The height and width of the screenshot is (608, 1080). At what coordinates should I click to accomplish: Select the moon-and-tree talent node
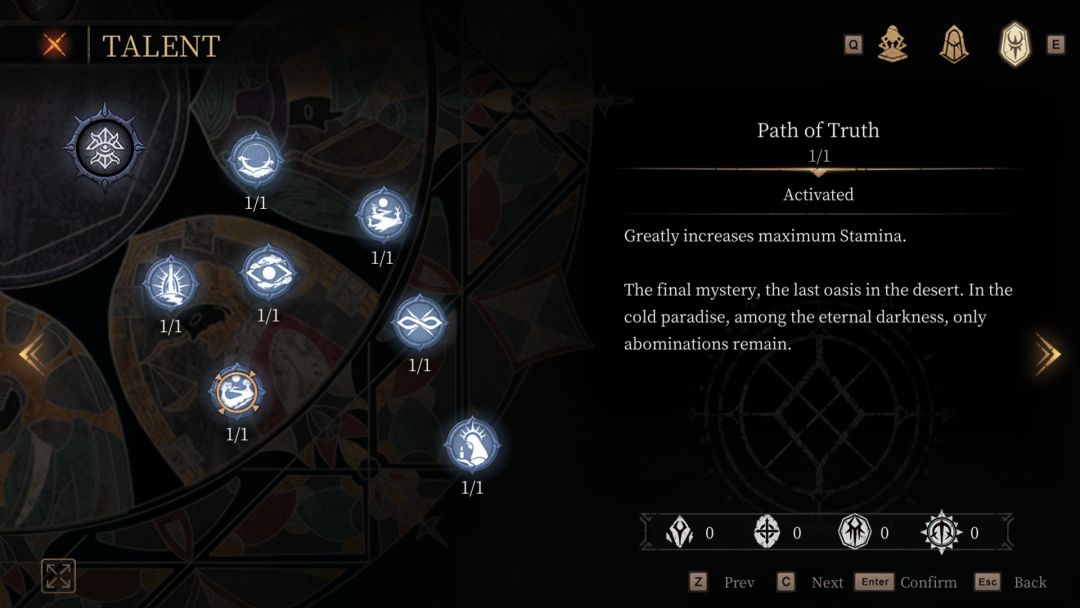click(383, 215)
